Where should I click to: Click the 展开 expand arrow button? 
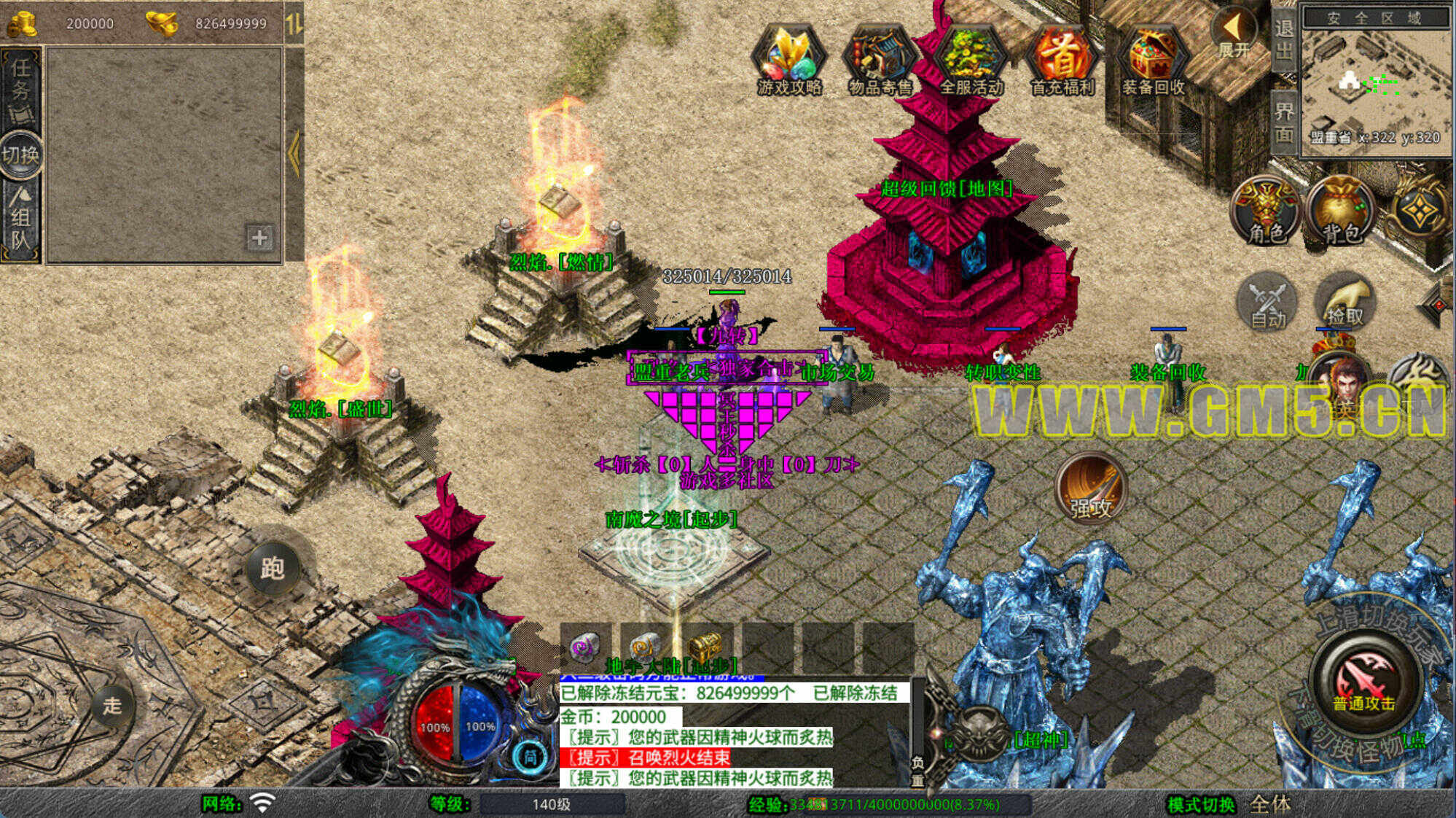[x=1233, y=33]
